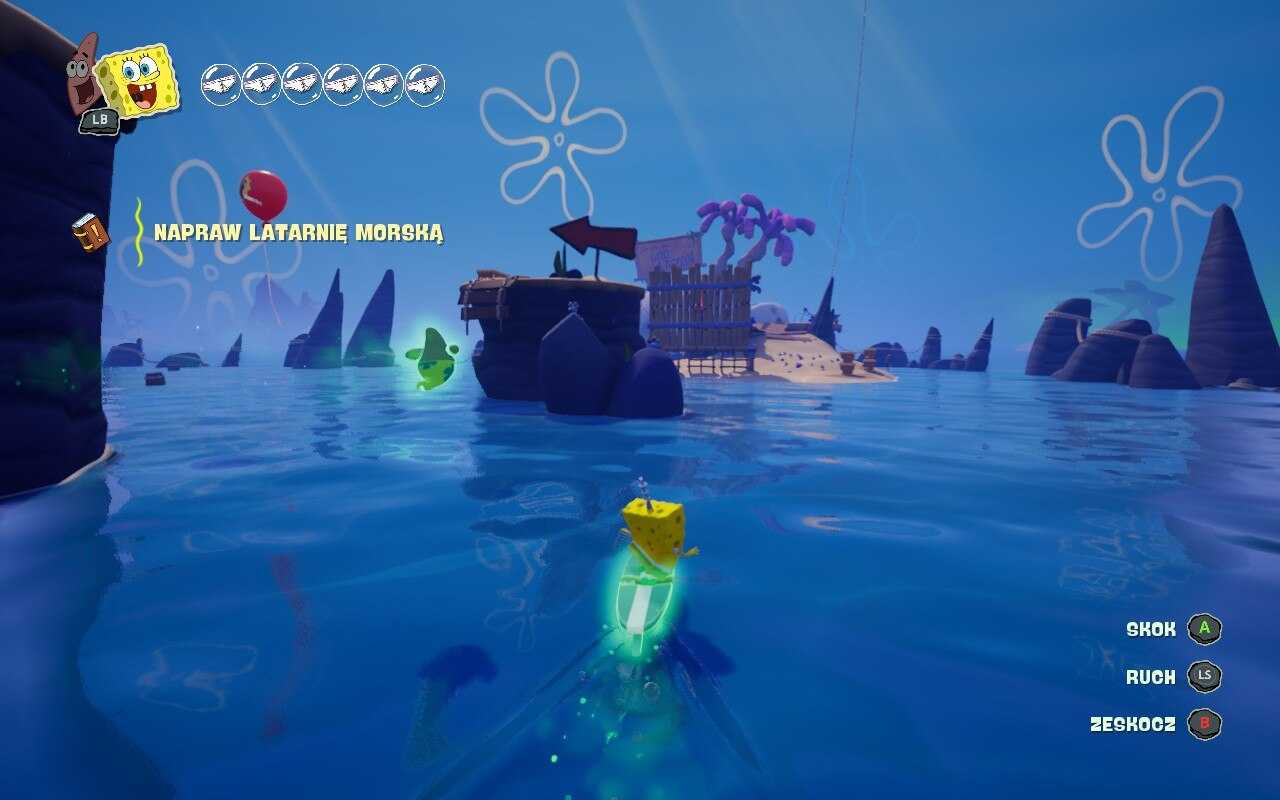Switch to the Patrick character portrait
Image resolution: width=1280 pixels, height=800 pixels.
click(84, 72)
